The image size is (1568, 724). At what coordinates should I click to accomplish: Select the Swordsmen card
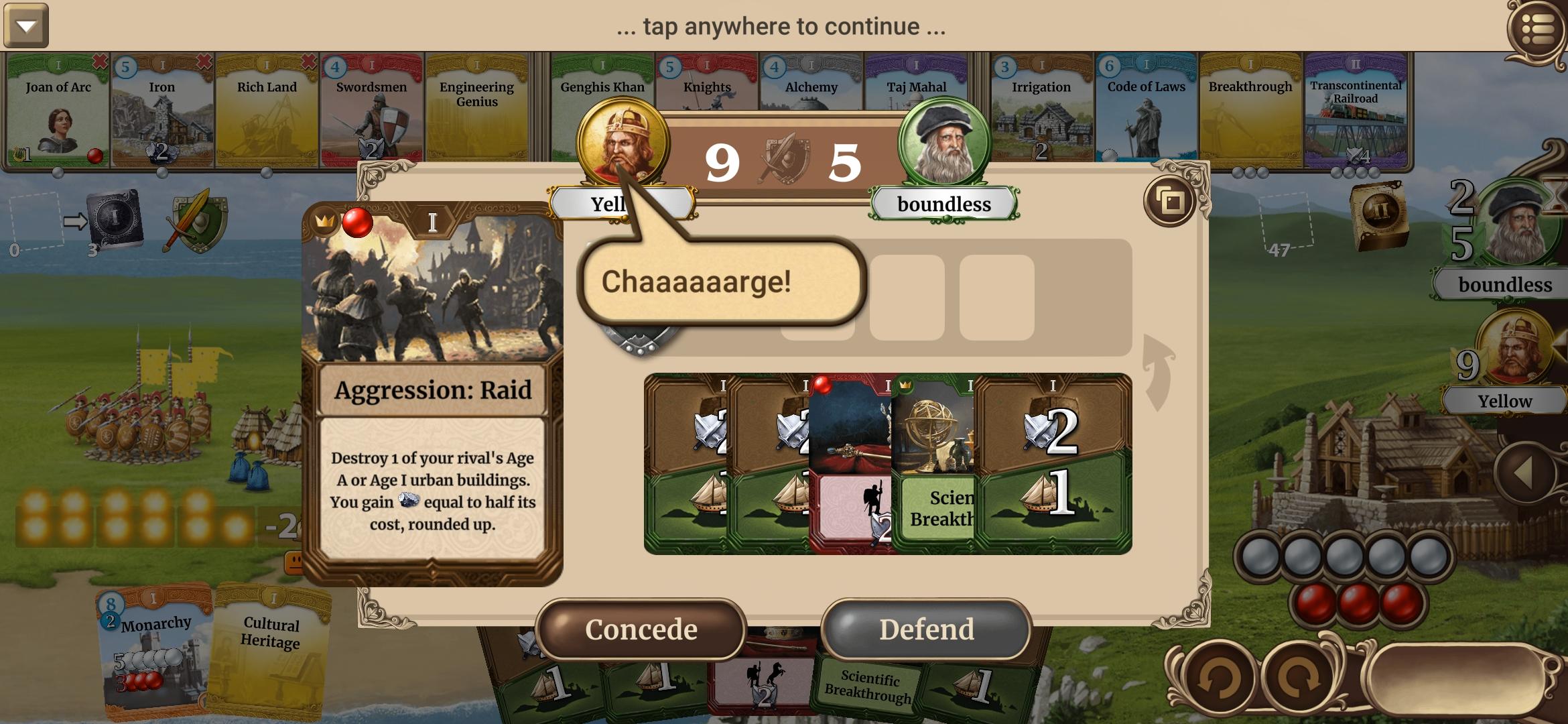(x=371, y=111)
